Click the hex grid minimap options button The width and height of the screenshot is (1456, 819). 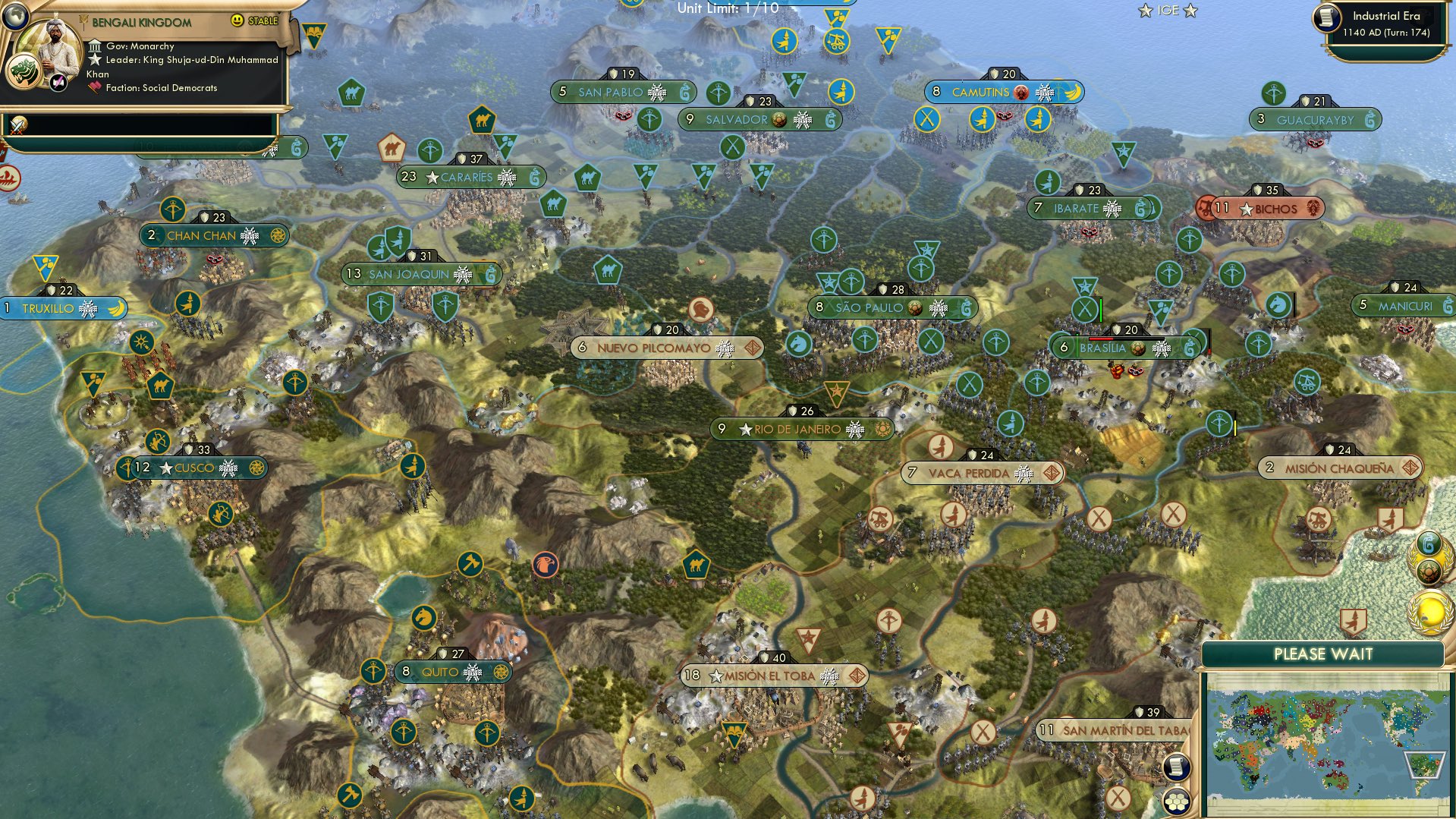pos(1177,801)
